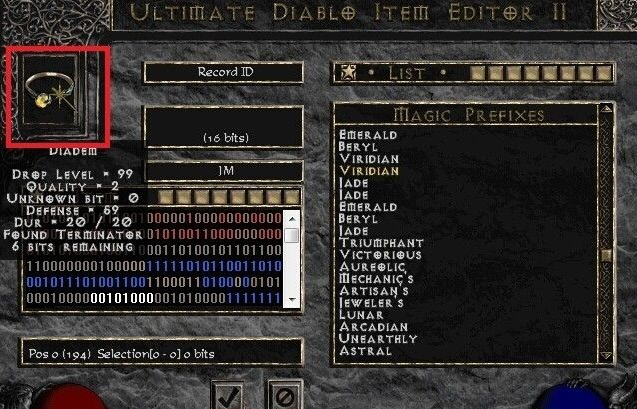637x409 pixels.
Task: Select the Aureolic prefix
Action: click(374, 267)
